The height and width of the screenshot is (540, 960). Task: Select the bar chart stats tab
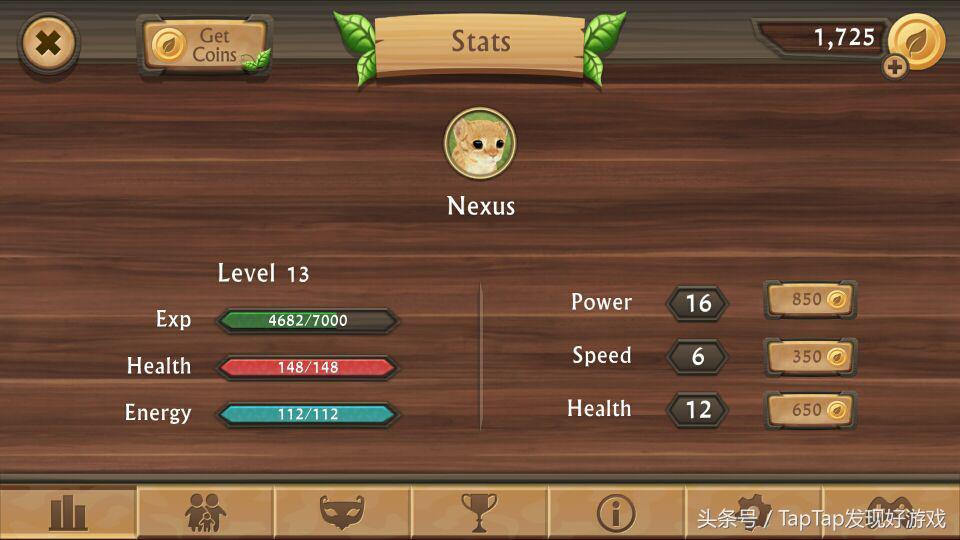(68, 514)
